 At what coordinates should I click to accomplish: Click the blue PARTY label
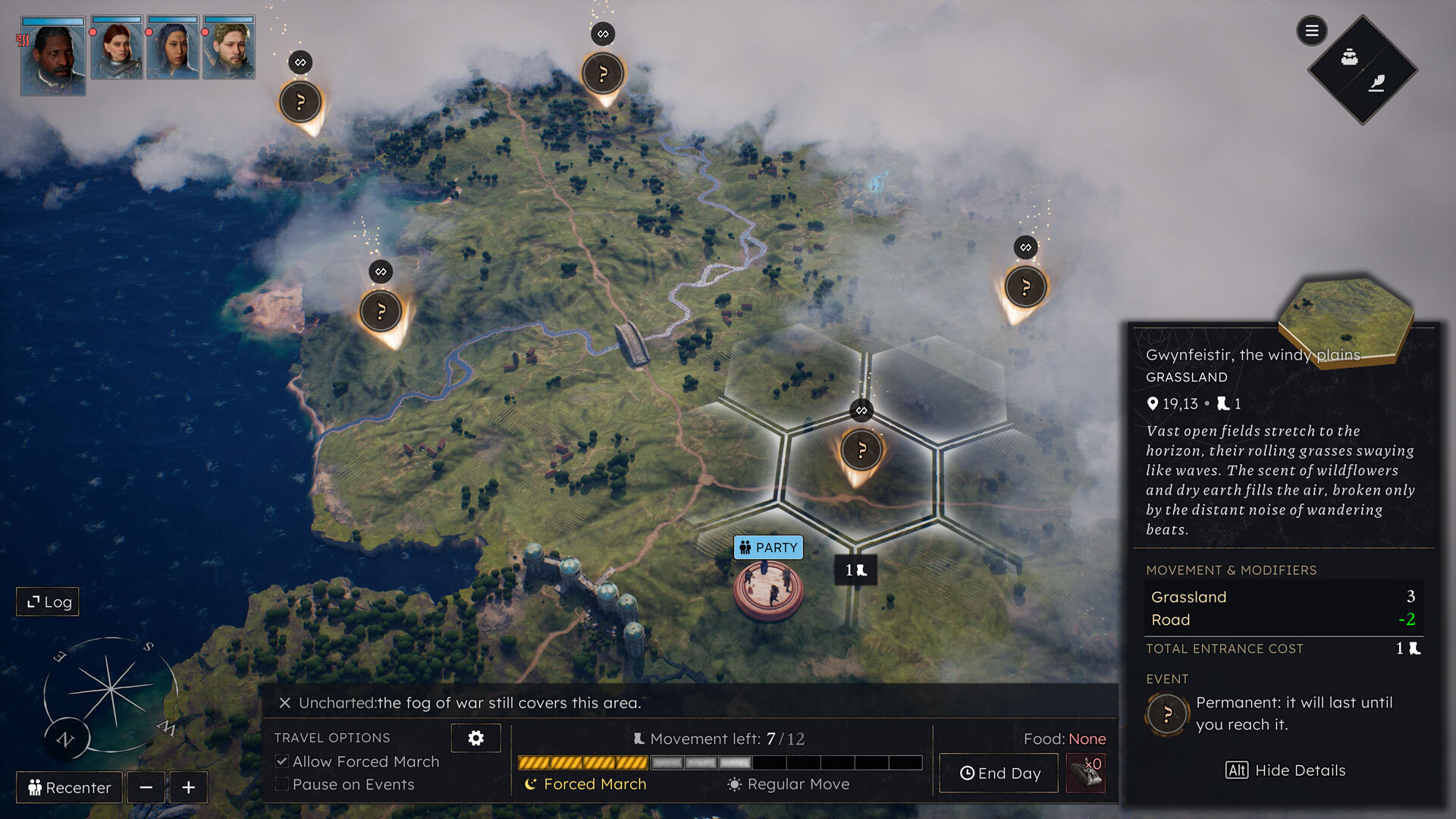pos(768,548)
